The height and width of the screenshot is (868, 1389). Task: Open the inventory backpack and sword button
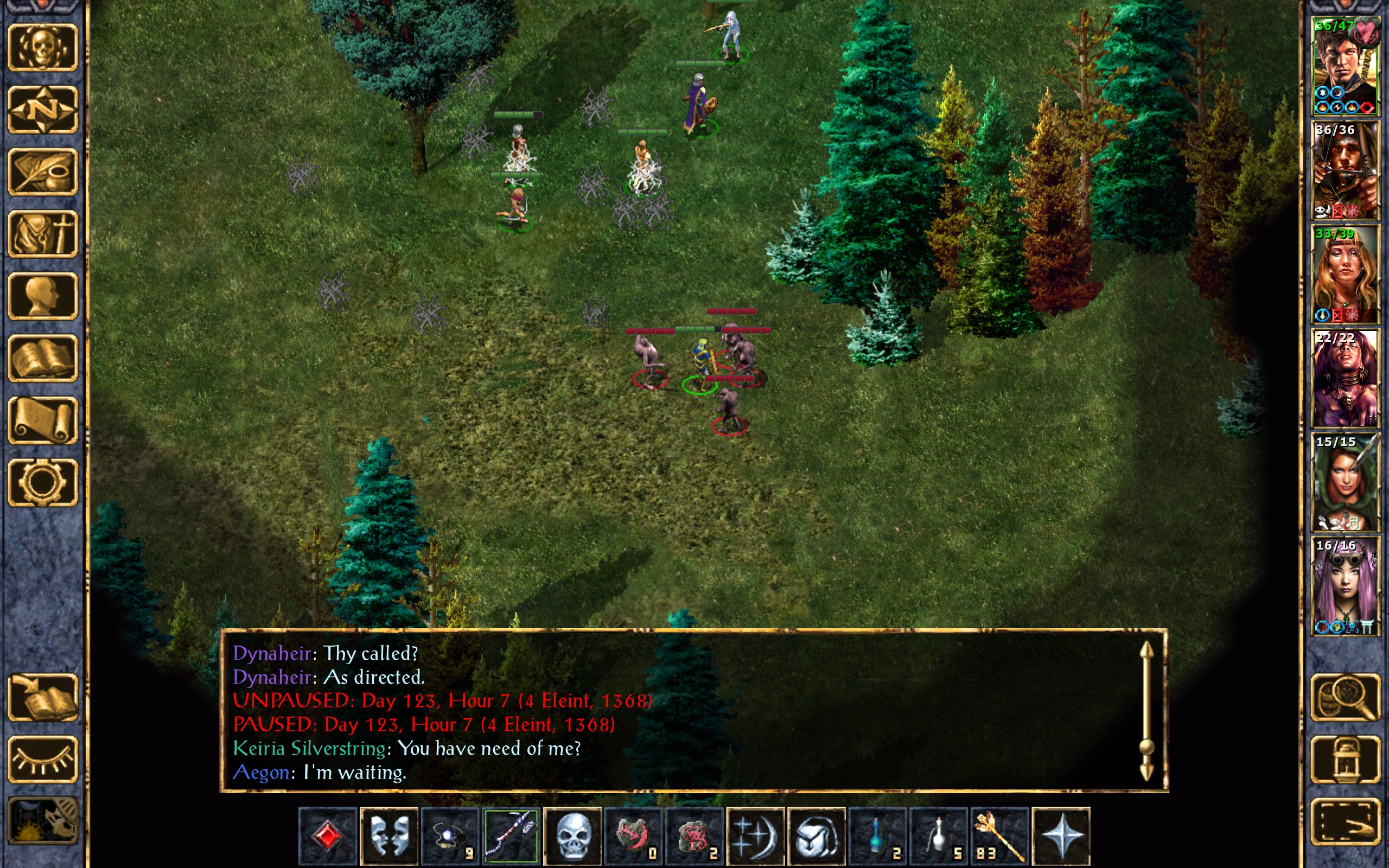coord(43,234)
